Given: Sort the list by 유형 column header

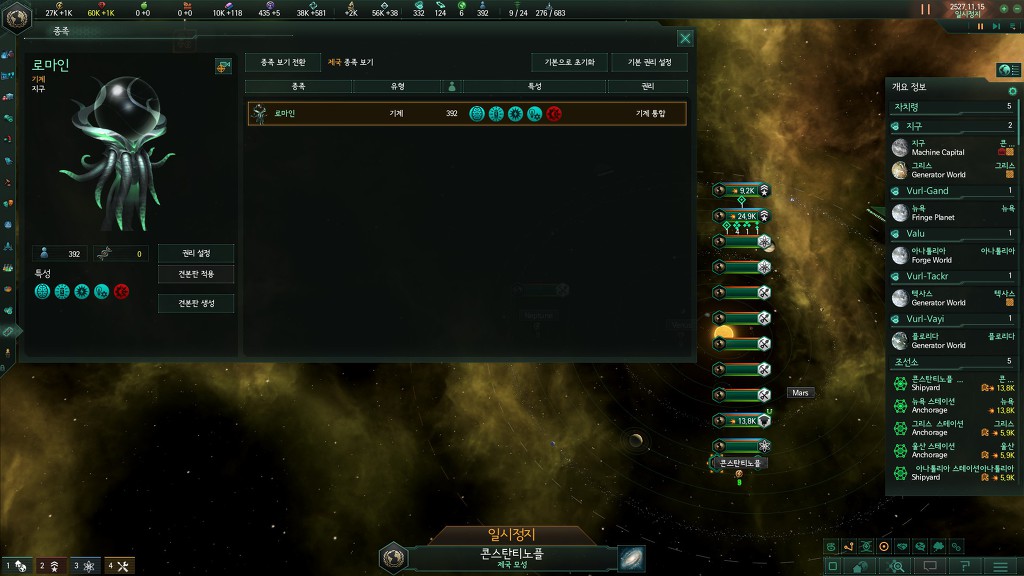Looking at the screenshot, I should (397, 87).
